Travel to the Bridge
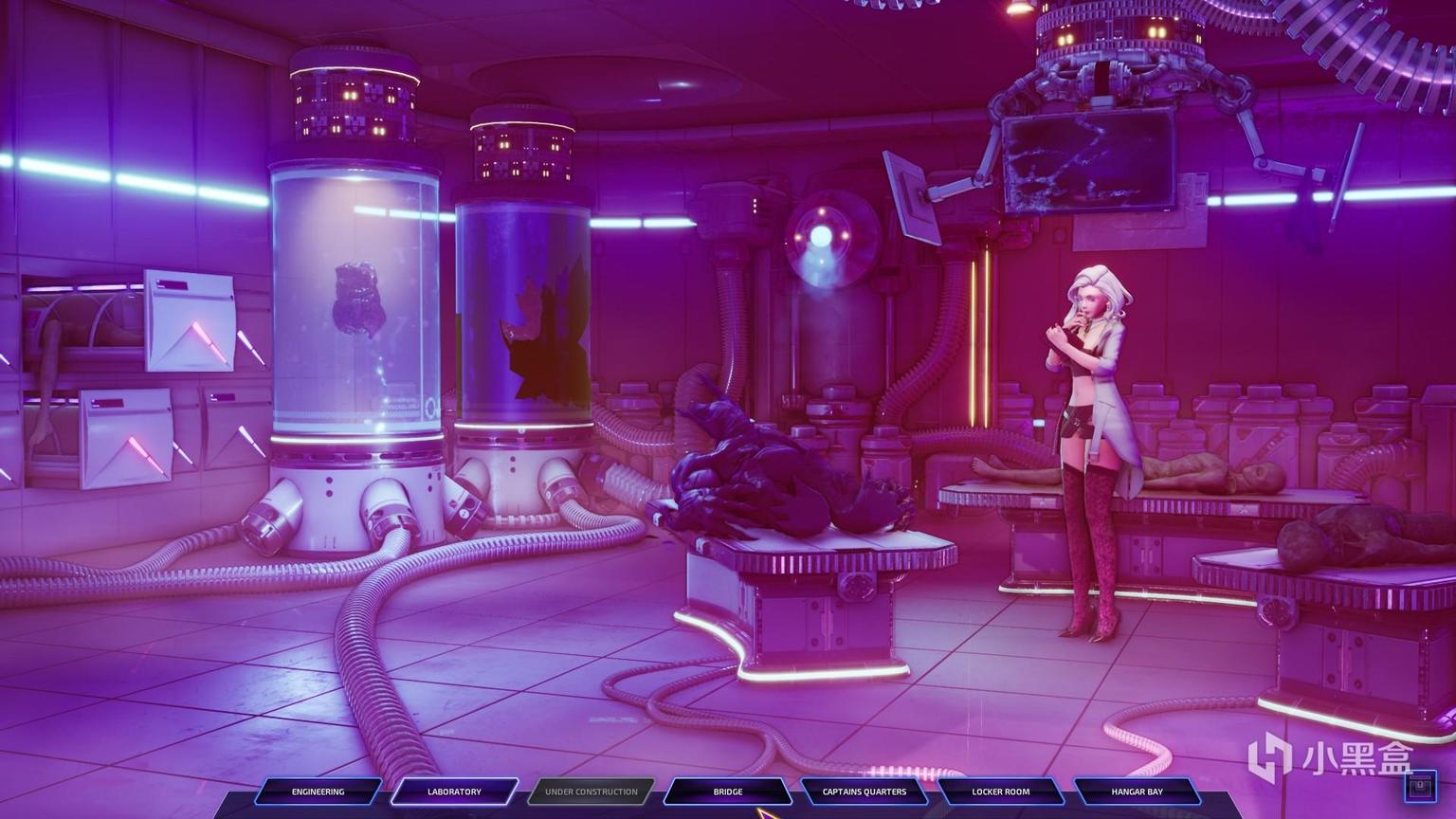The width and height of the screenshot is (1456, 819). [x=728, y=792]
